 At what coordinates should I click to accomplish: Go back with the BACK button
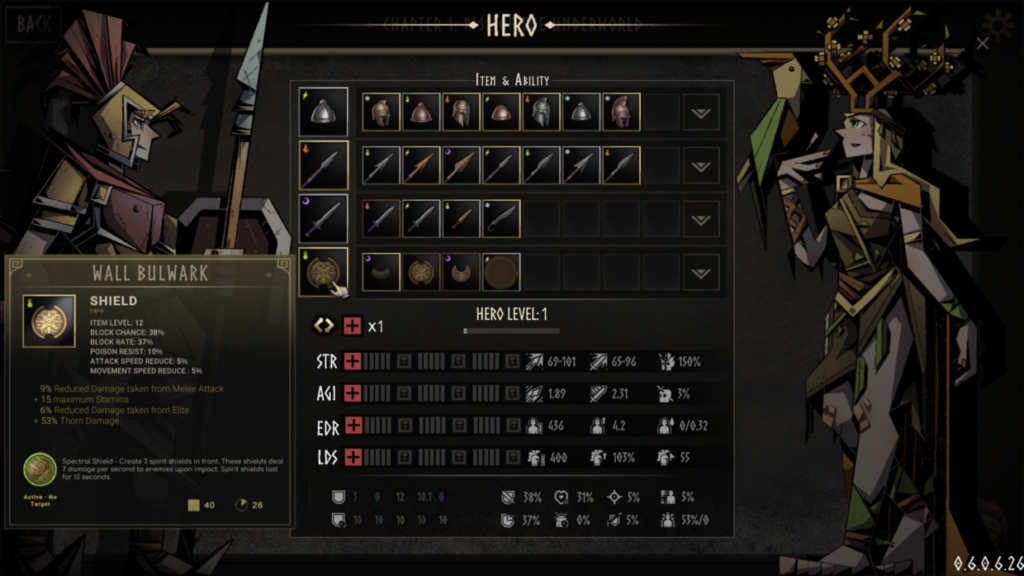(34, 23)
